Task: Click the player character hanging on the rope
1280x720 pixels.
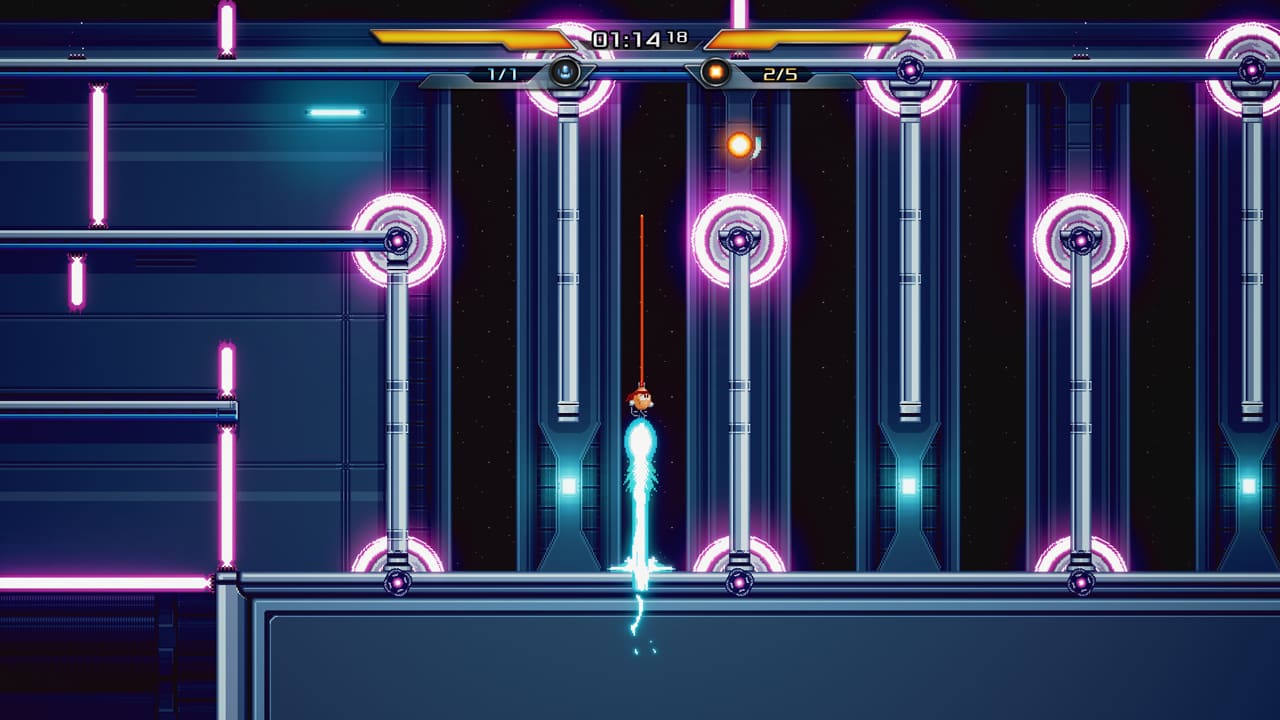Action: [x=641, y=403]
